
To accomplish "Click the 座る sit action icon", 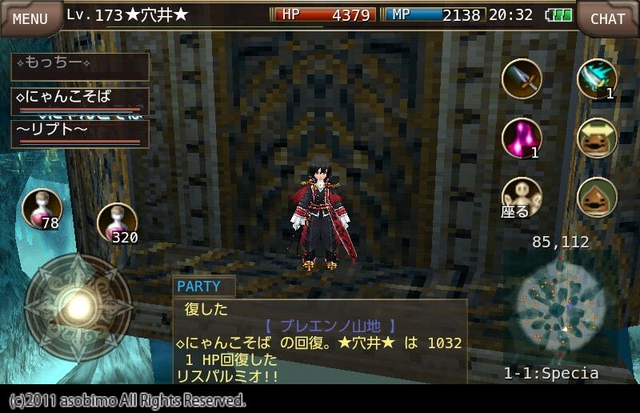I will (x=521, y=196).
